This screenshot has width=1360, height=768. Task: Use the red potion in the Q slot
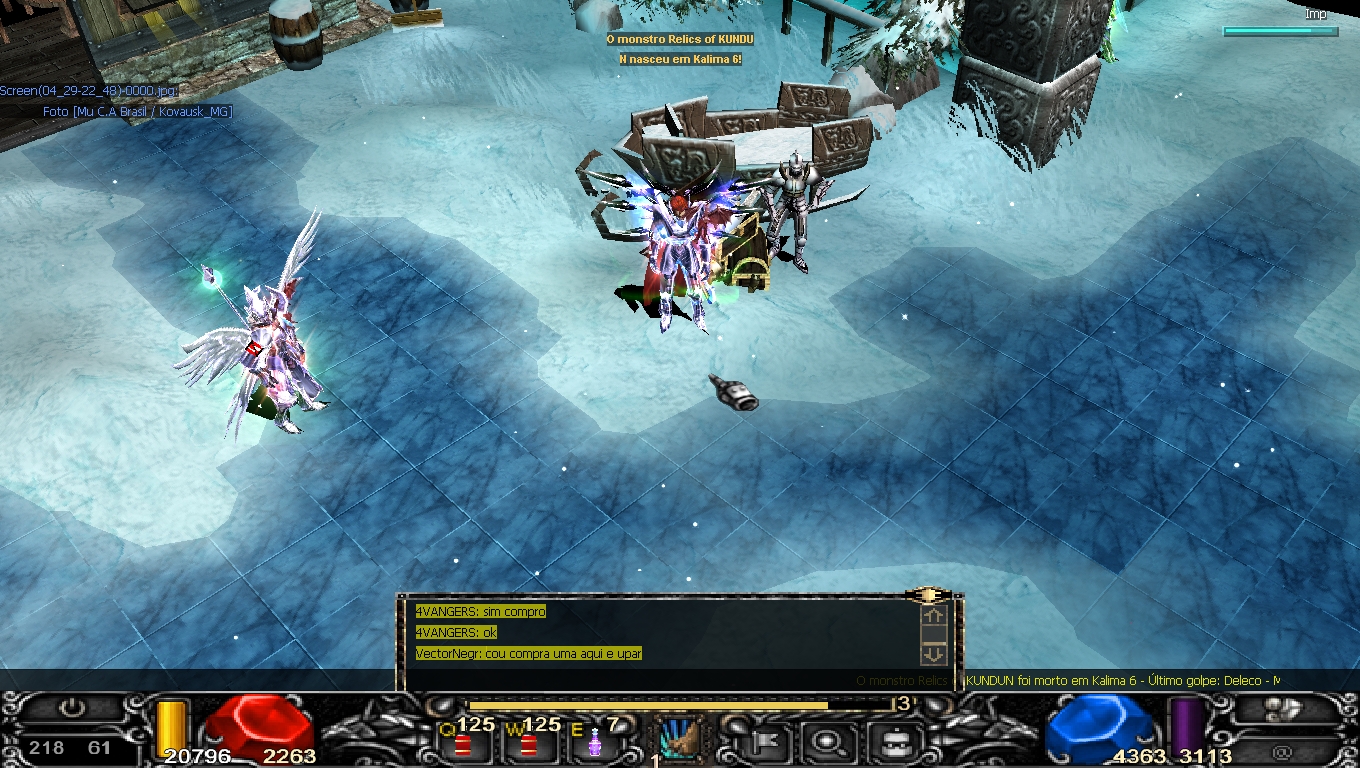(463, 744)
